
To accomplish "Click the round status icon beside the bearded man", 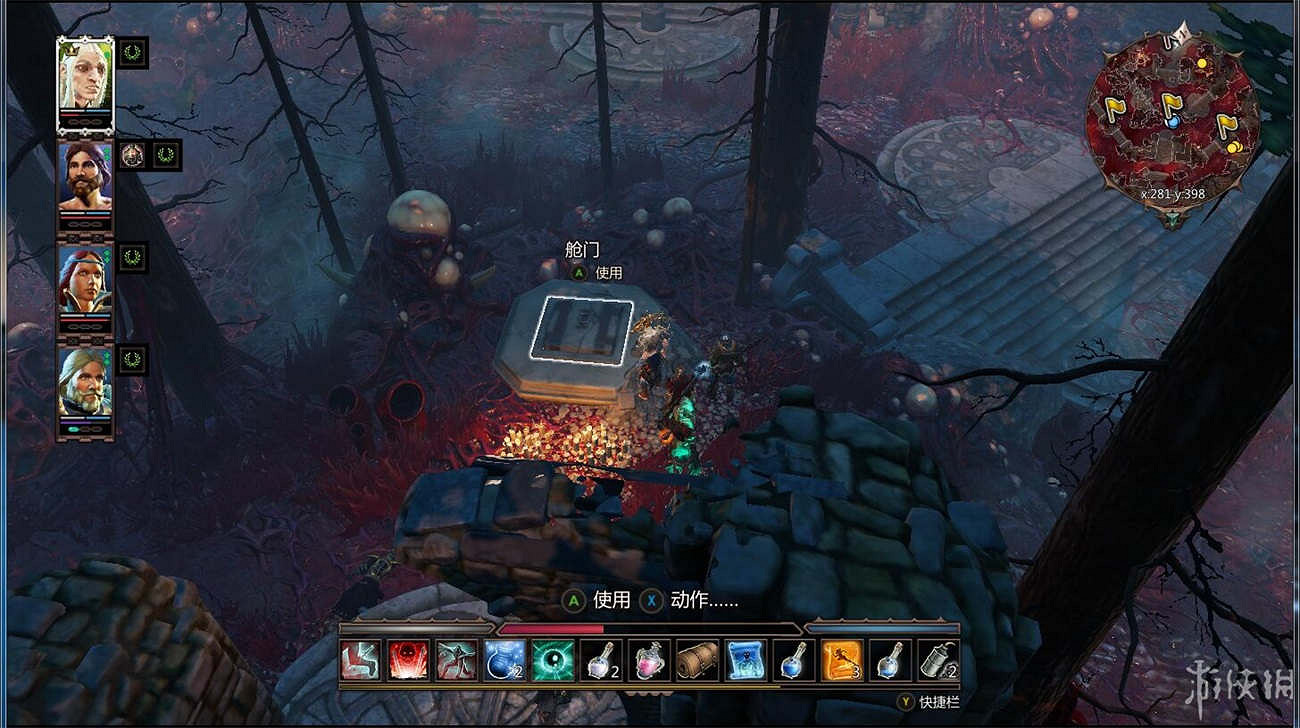I will click(x=133, y=155).
